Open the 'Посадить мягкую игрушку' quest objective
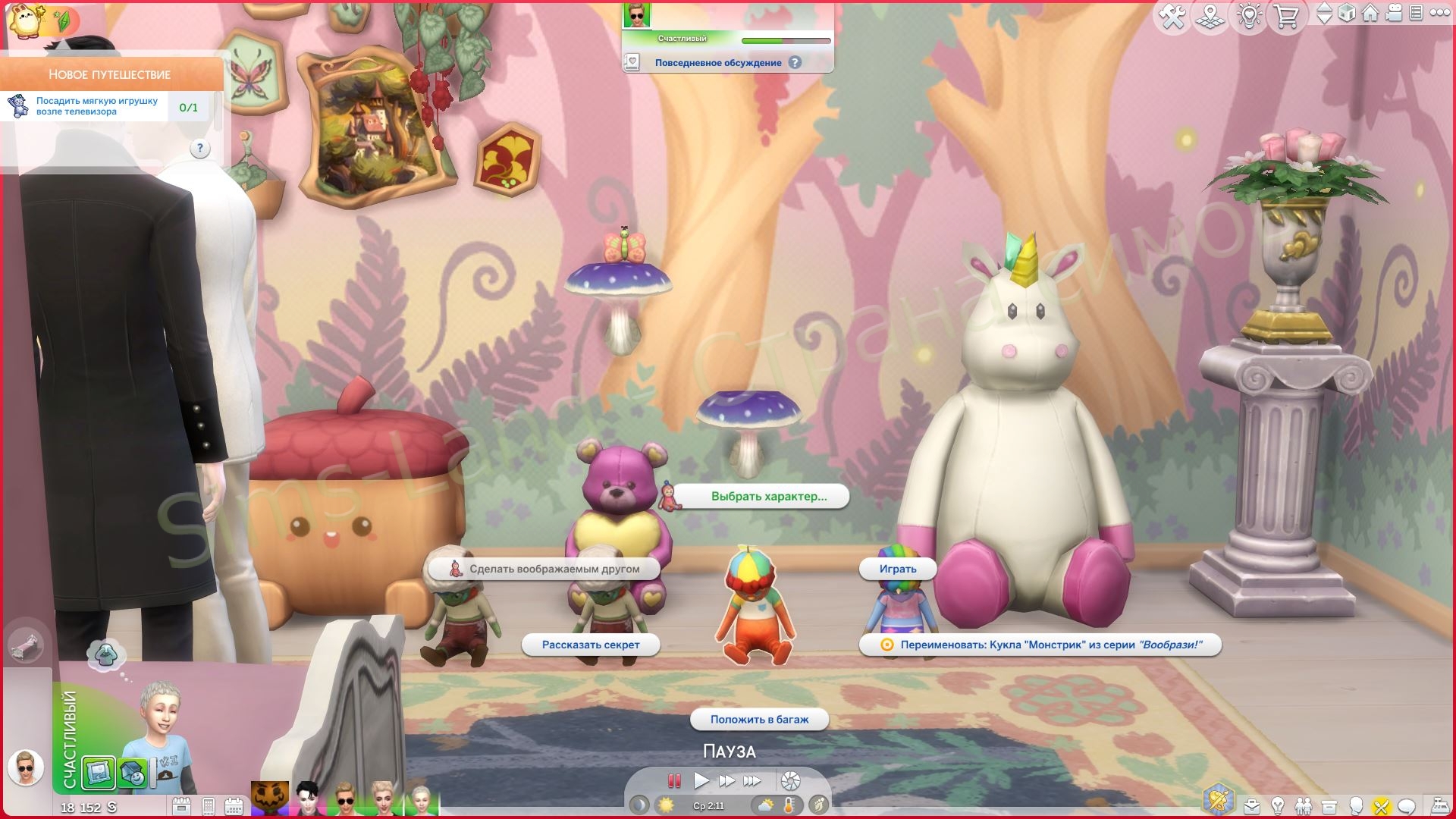Screen dimensions: 1456x819 97,106
